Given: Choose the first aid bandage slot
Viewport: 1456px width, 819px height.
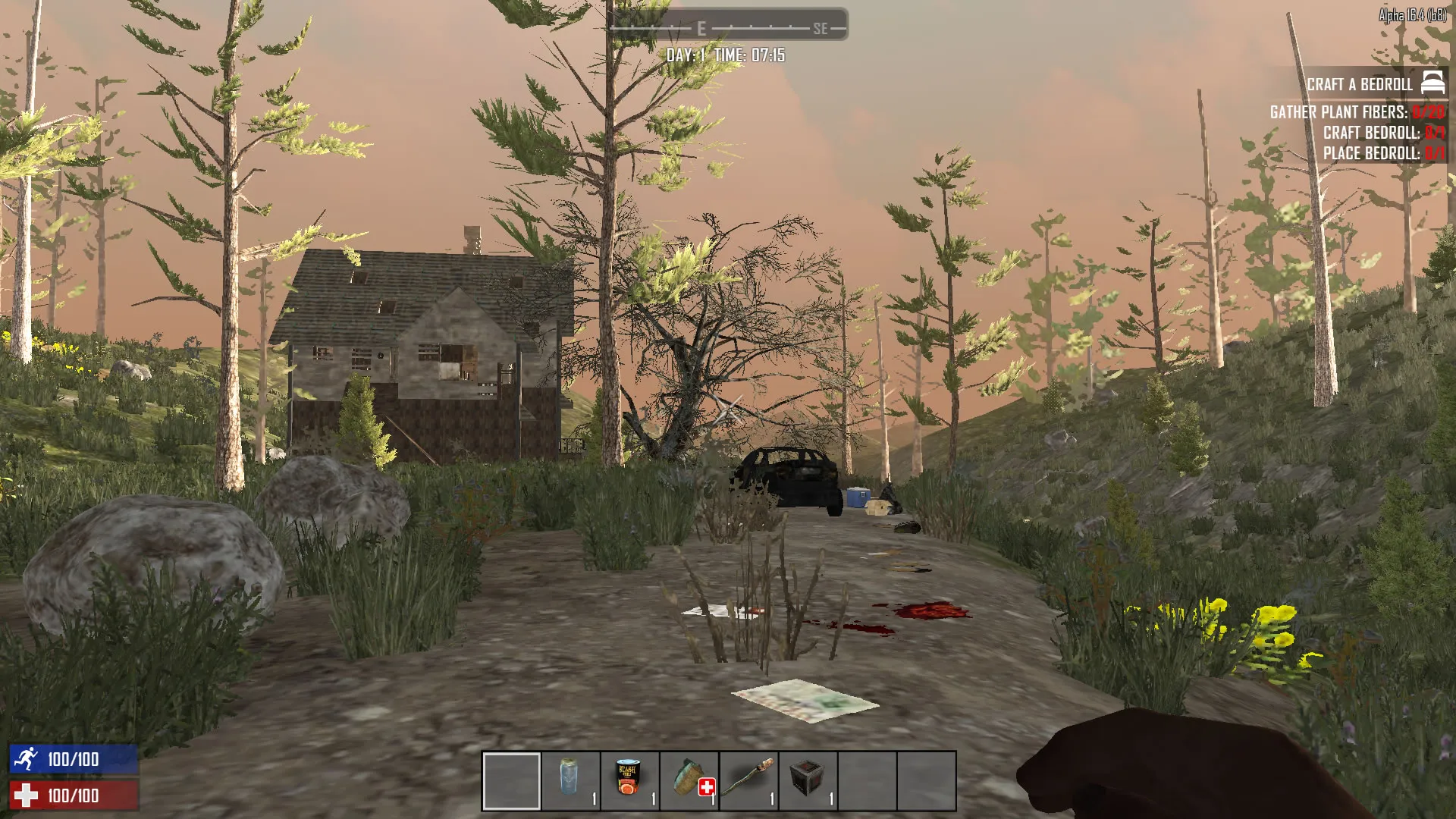Looking at the screenshot, I should [x=689, y=780].
